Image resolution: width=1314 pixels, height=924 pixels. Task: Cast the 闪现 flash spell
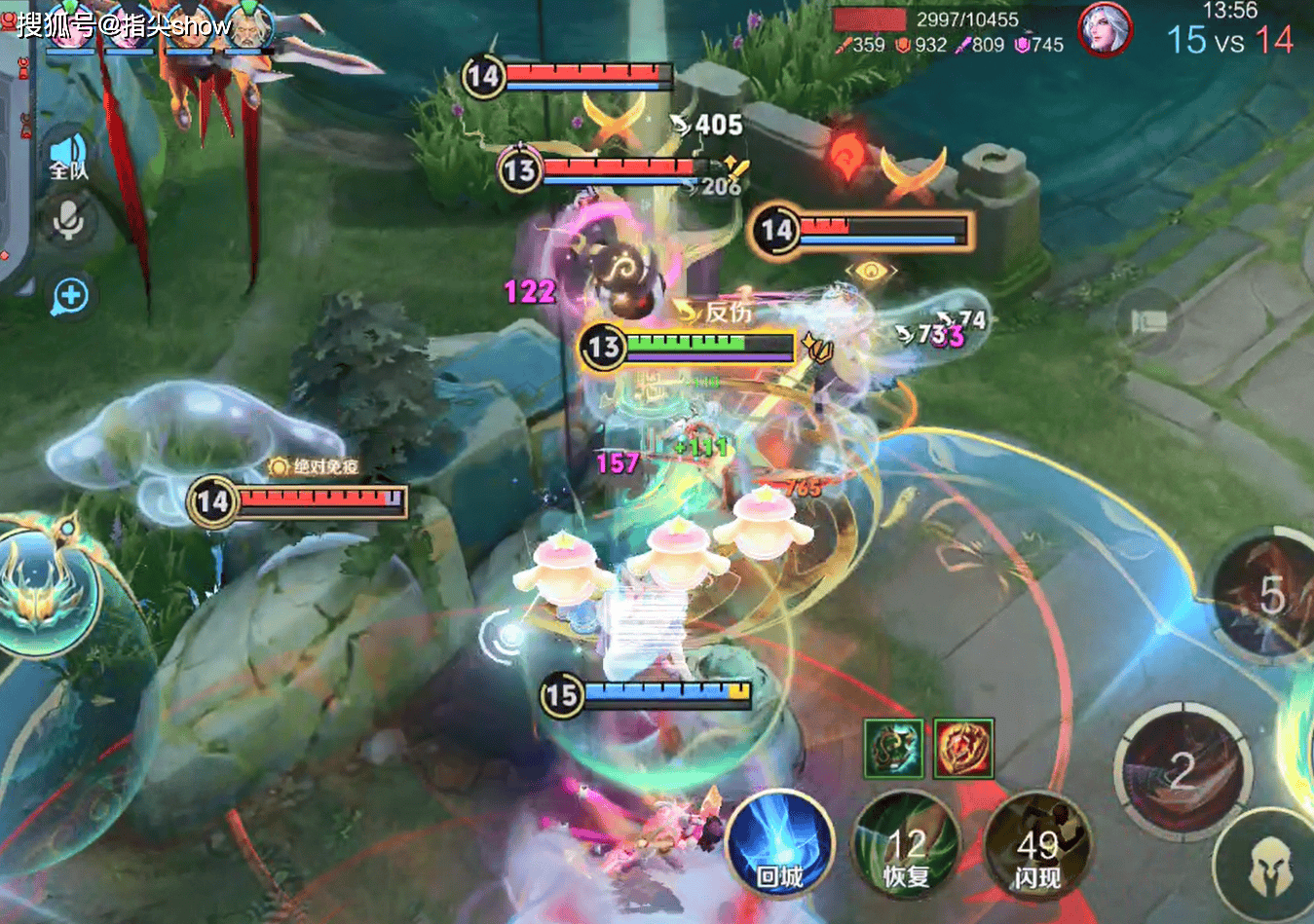[1036, 845]
